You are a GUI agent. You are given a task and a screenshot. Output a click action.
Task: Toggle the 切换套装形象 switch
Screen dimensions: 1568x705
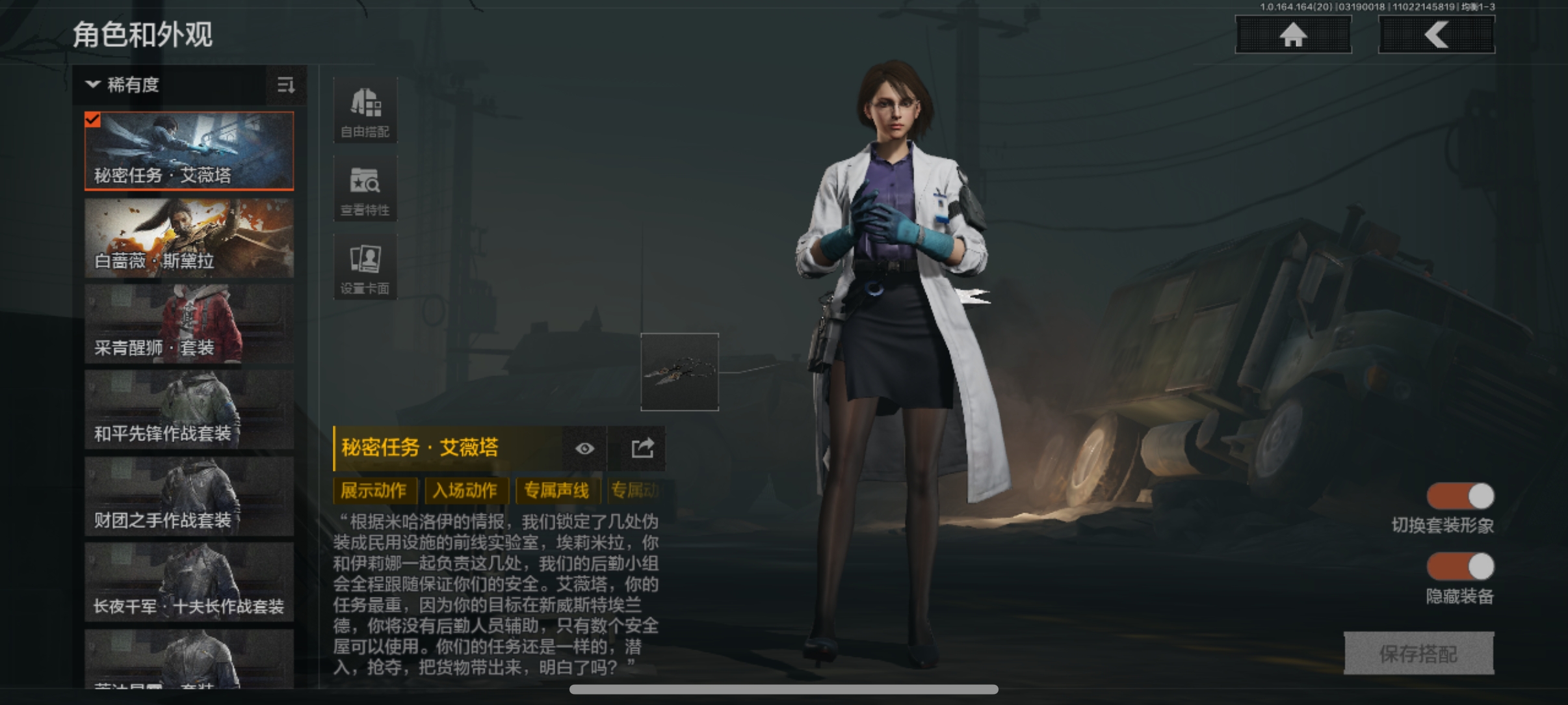coord(1461,496)
